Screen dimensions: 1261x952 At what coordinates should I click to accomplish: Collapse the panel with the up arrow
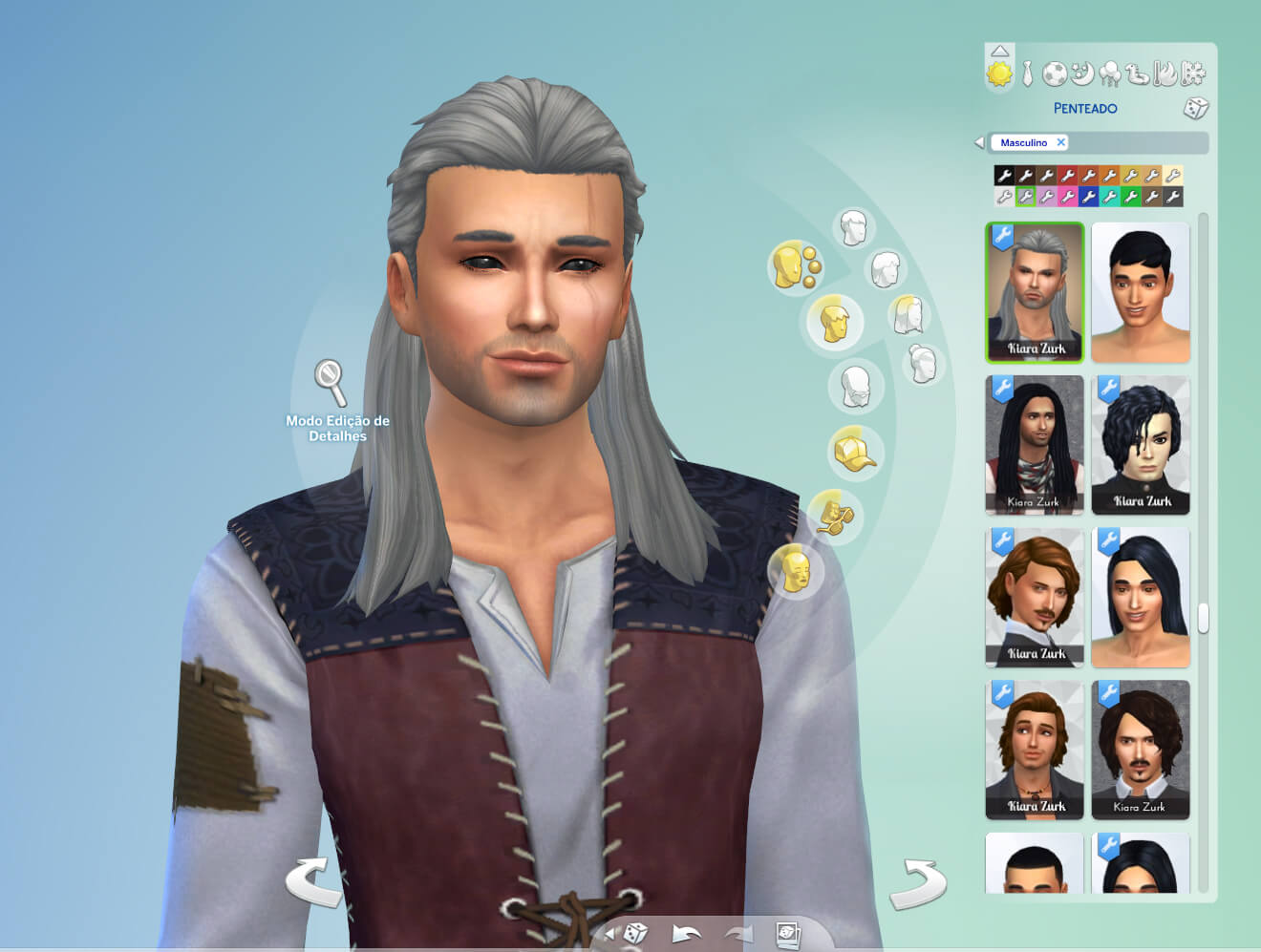[x=999, y=53]
